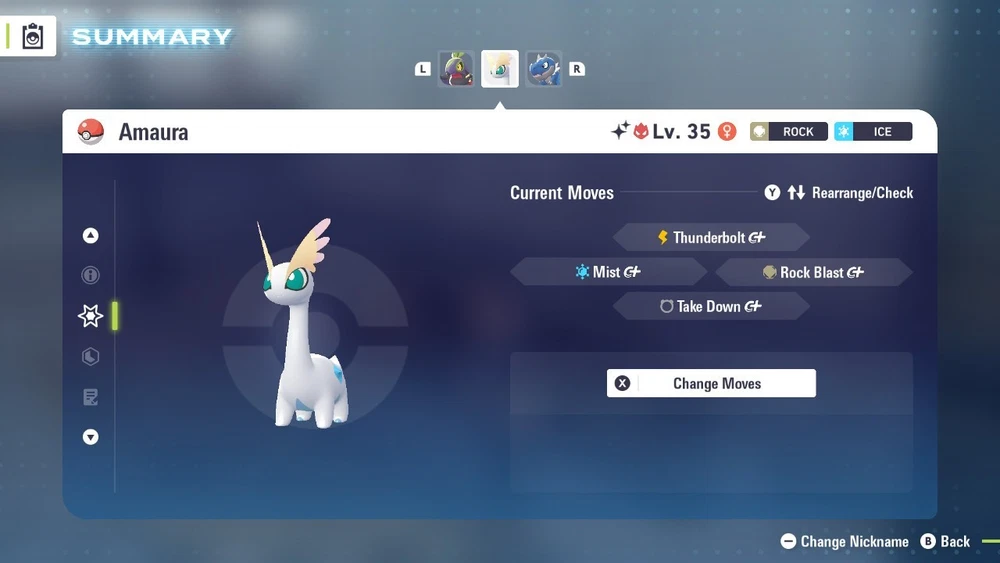Choose the Mist move
This screenshot has width=1000, height=563.
click(608, 272)
